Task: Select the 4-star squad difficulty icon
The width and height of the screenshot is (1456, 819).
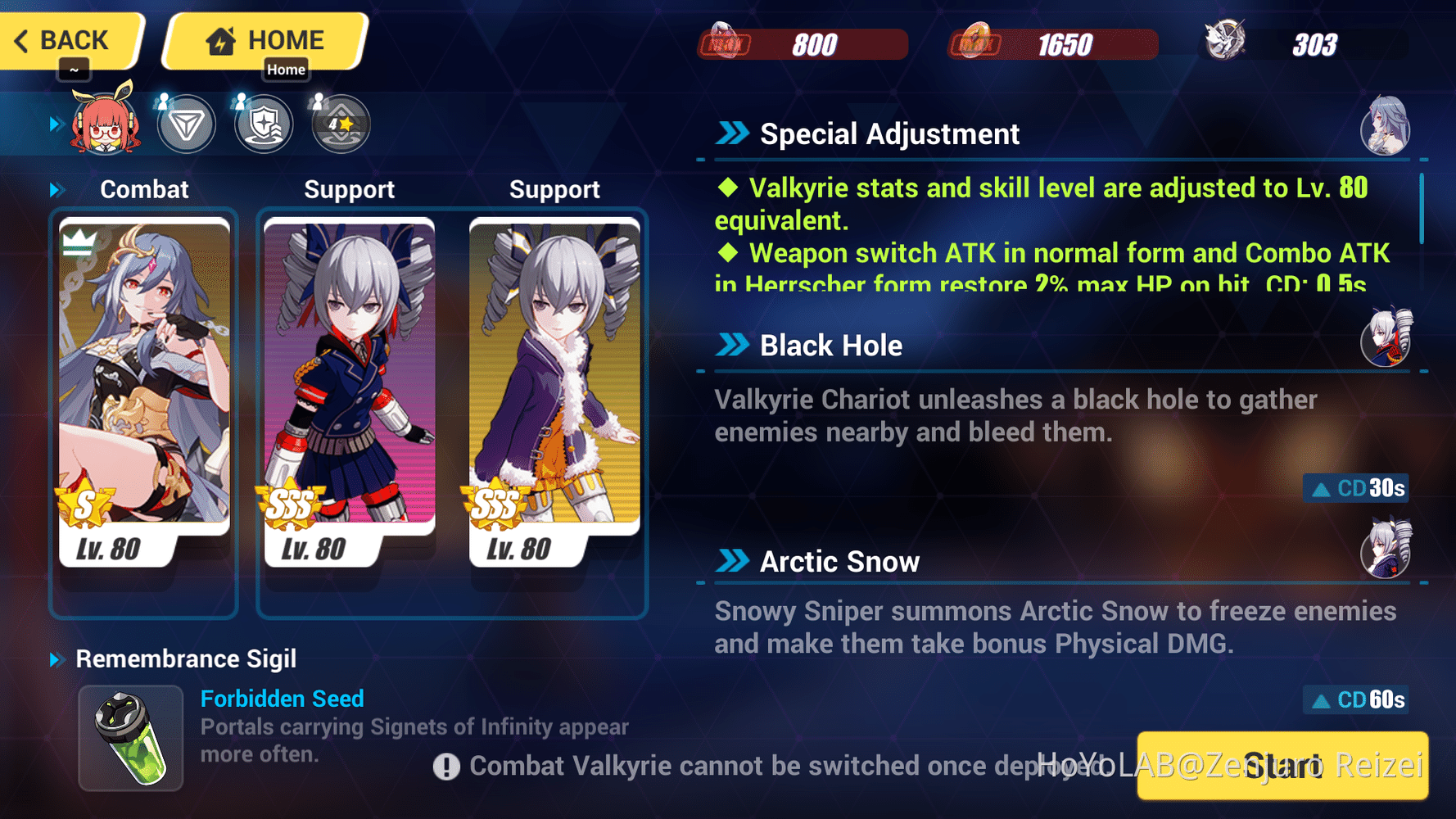Action: pyautogui.click(x=340, y=124)
